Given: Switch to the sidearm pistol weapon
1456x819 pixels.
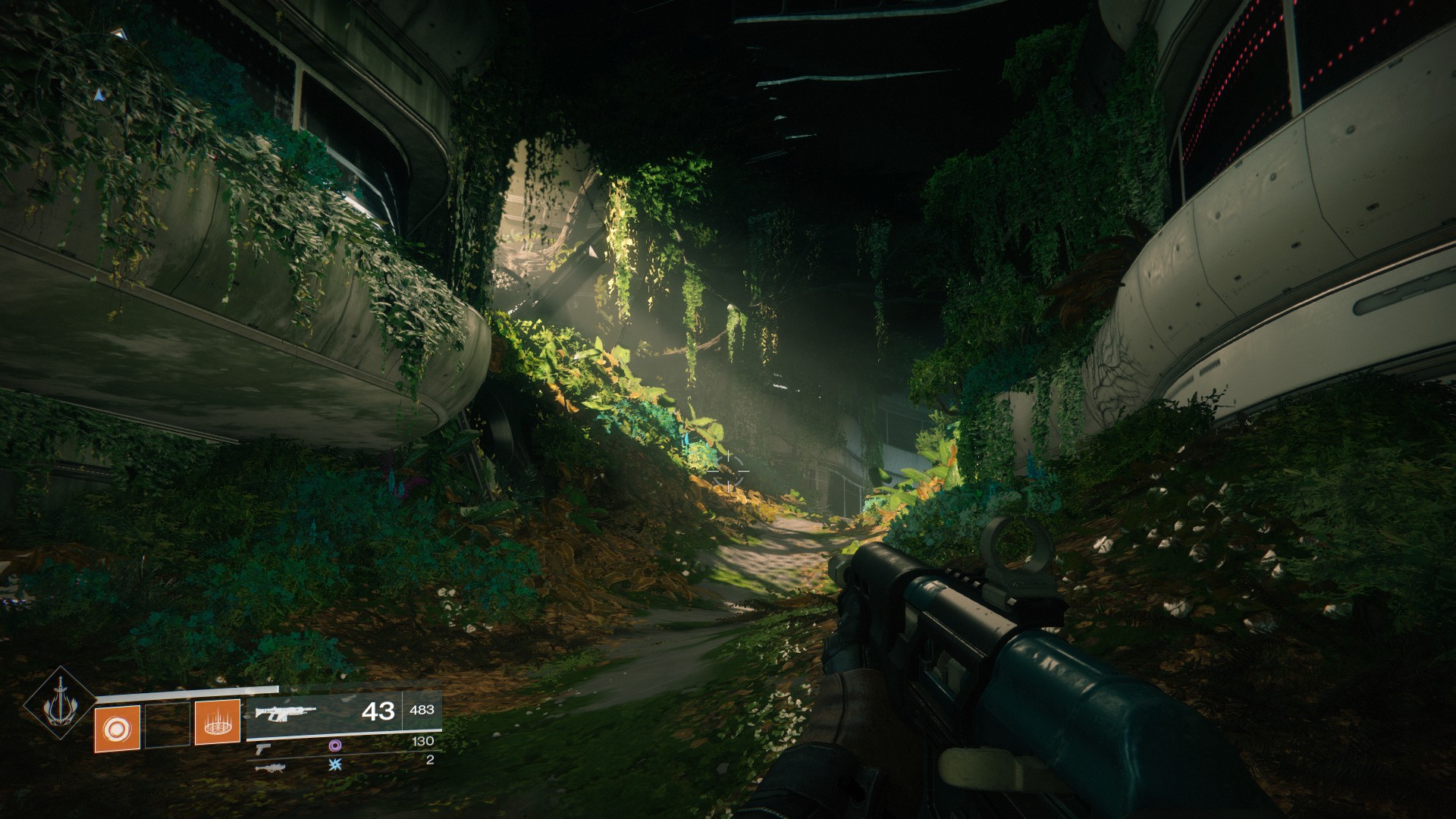Looking at the screenshot, I should point(263,748).
